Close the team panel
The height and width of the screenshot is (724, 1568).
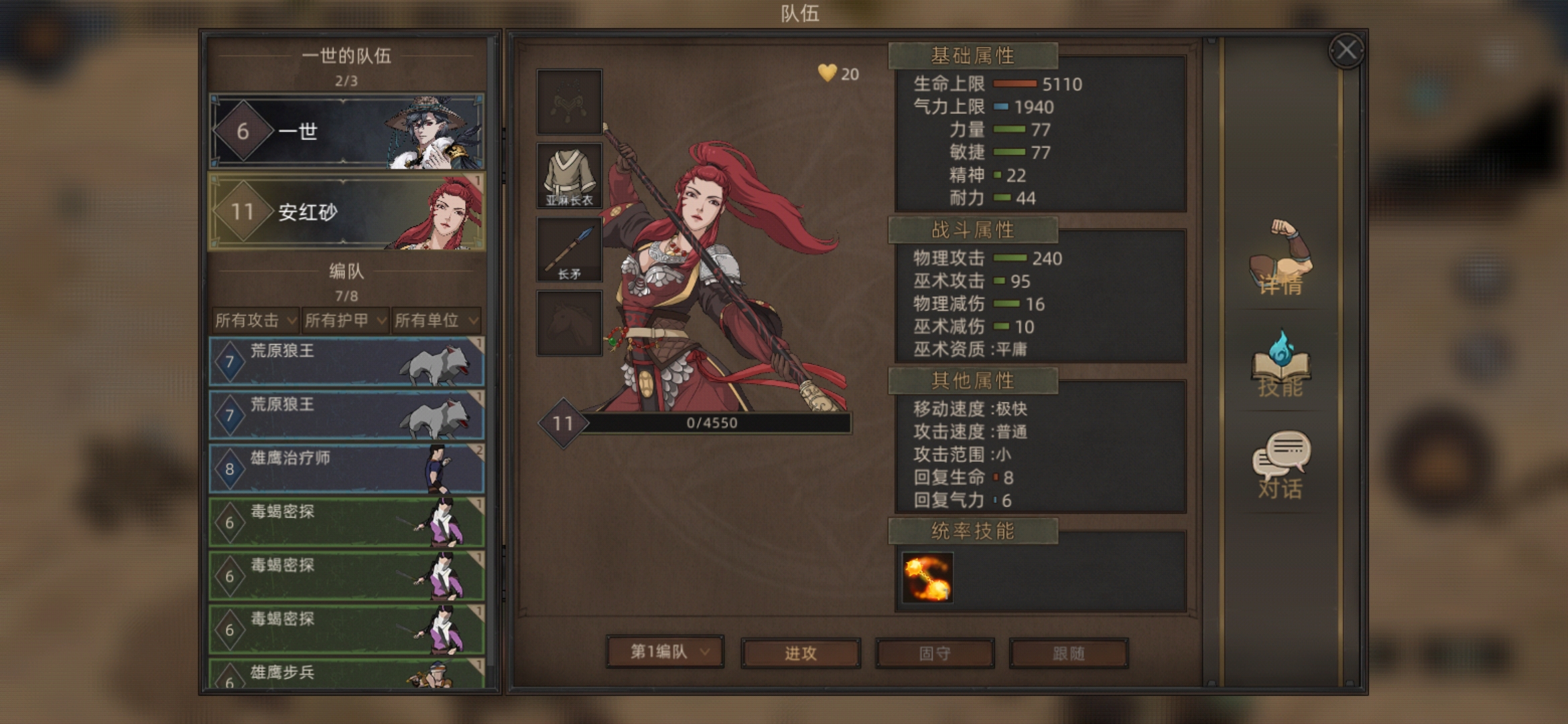point(1346,50)
